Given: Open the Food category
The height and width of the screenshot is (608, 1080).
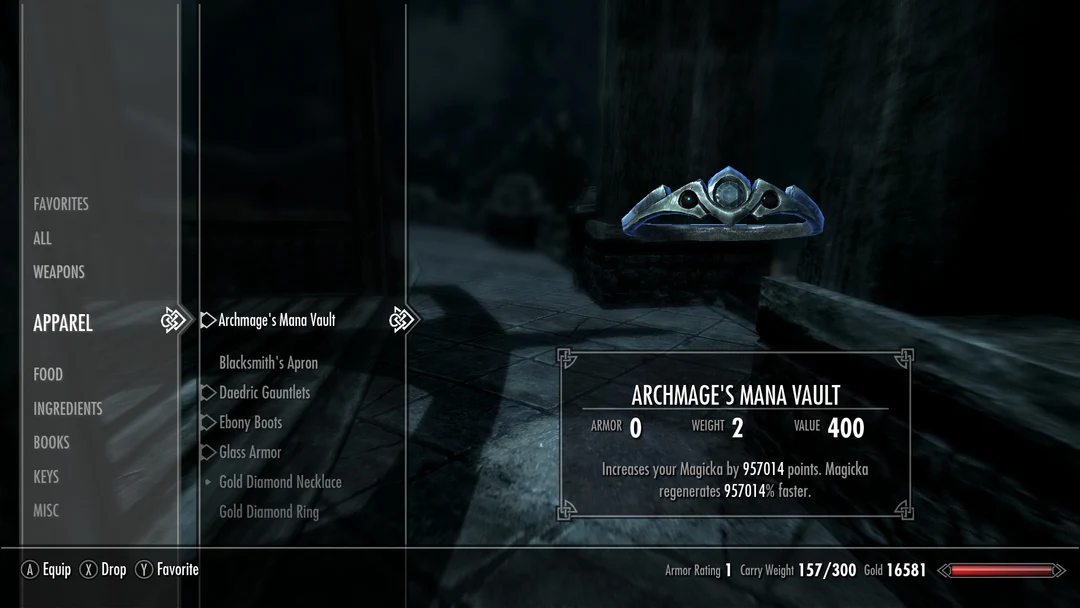Looking at the screenshot, I should (x=48, y=374).
